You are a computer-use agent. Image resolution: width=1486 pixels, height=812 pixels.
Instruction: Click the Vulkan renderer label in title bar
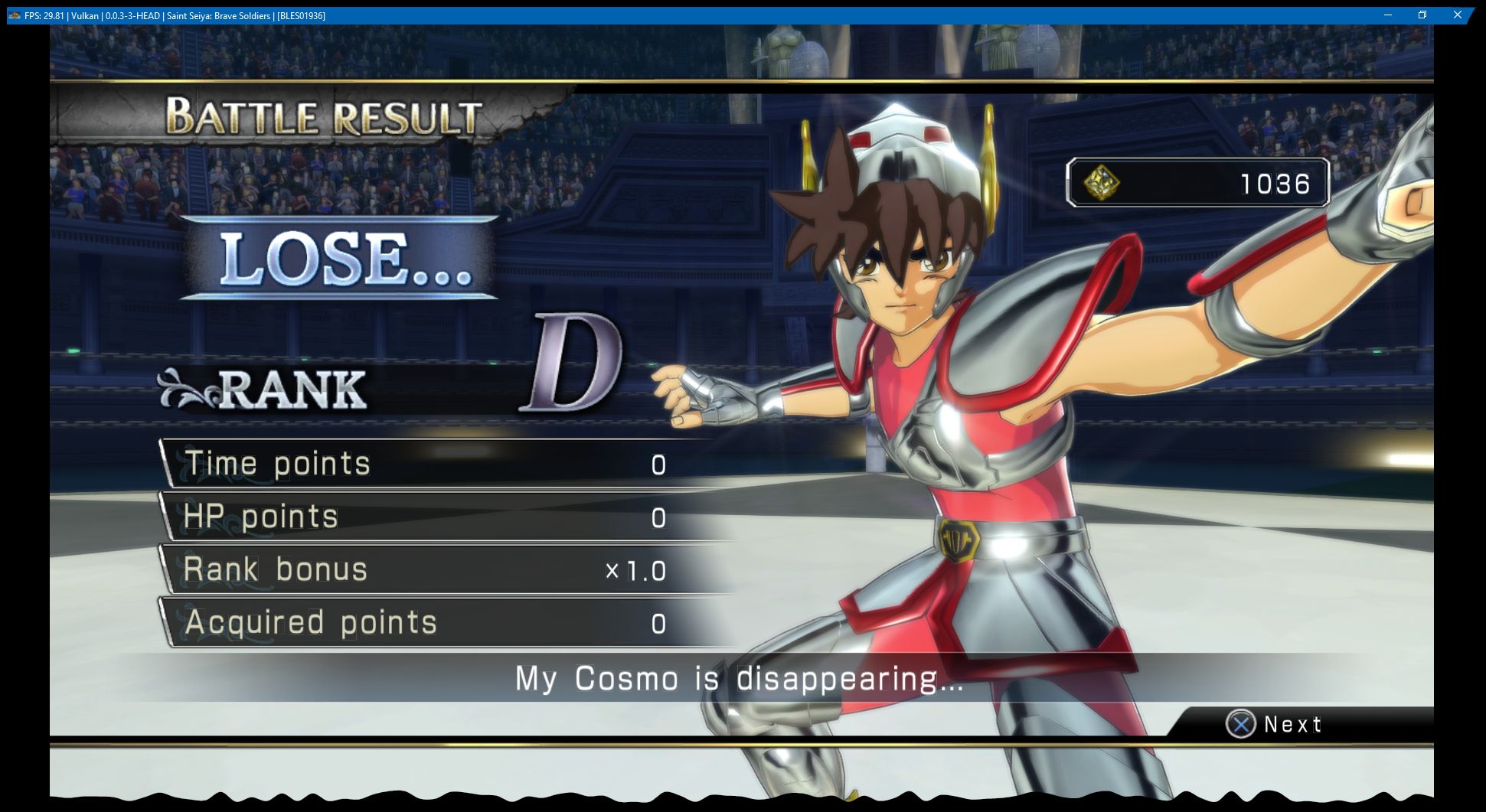click(84, 14)
